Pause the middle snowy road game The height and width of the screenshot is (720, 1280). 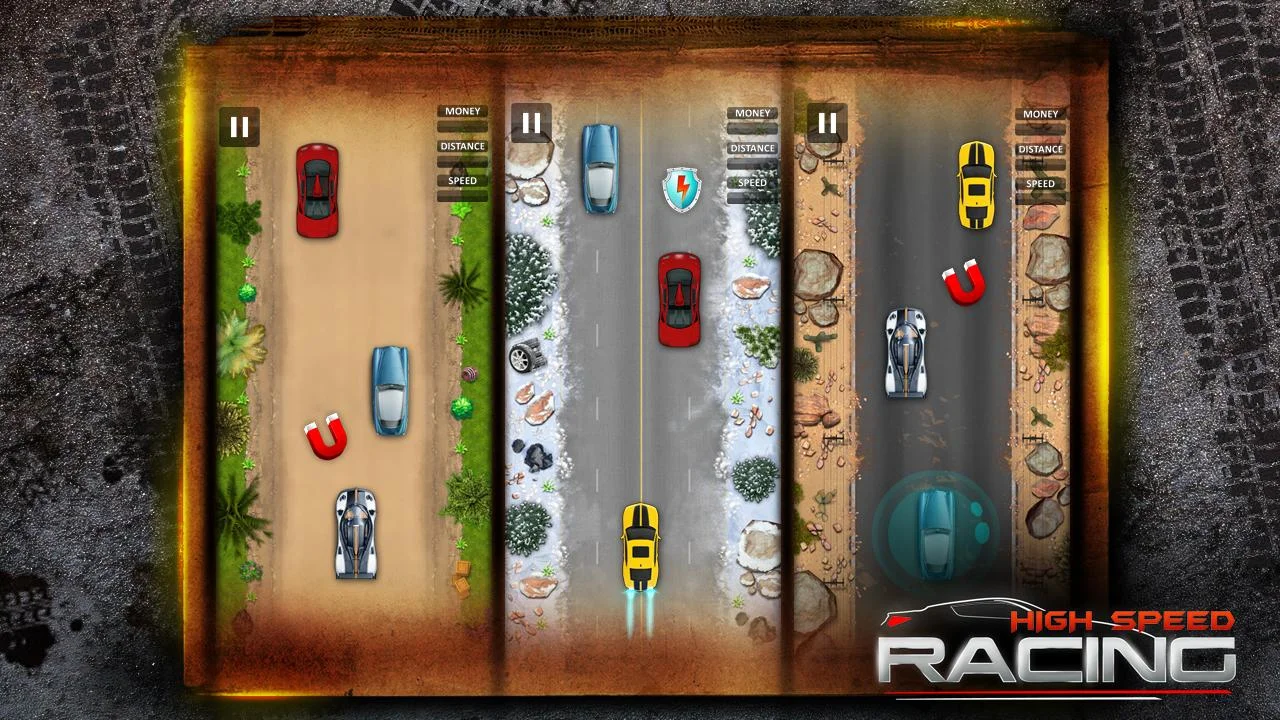tap(531, 125)
